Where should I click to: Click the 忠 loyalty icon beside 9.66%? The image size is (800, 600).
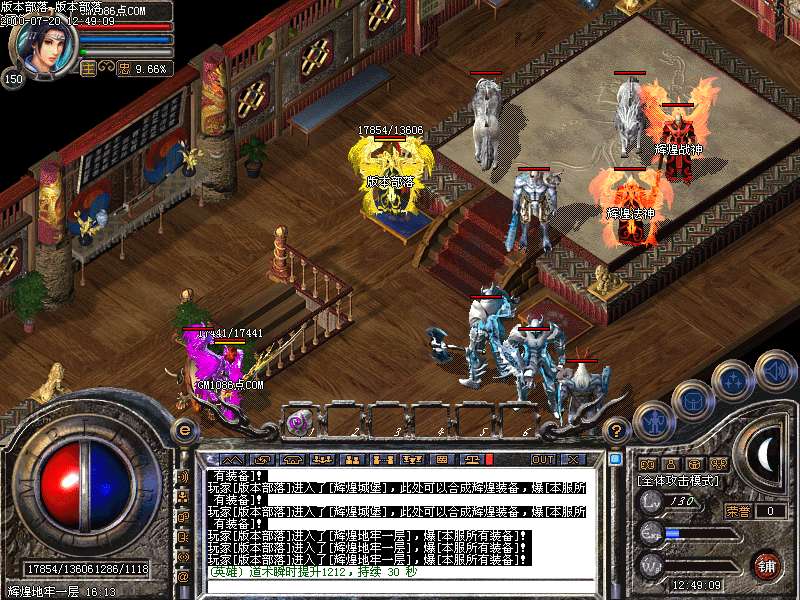coord(124,68)
